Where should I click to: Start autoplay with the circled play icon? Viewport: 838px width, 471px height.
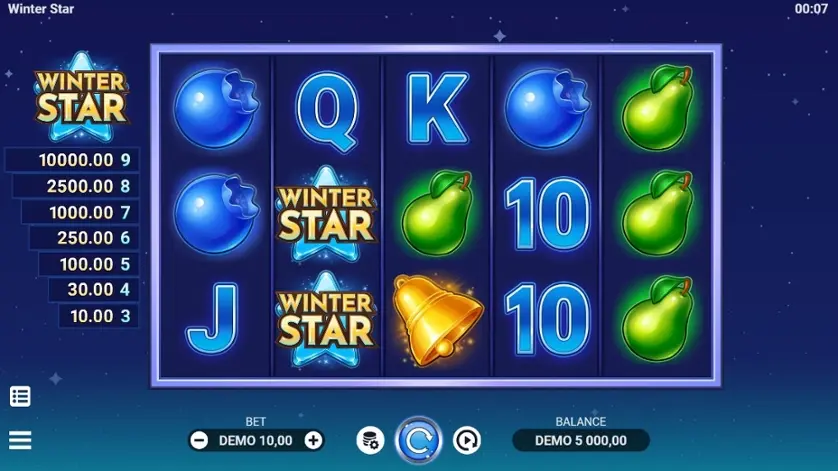pyautogui.click(x=466, y=440)
